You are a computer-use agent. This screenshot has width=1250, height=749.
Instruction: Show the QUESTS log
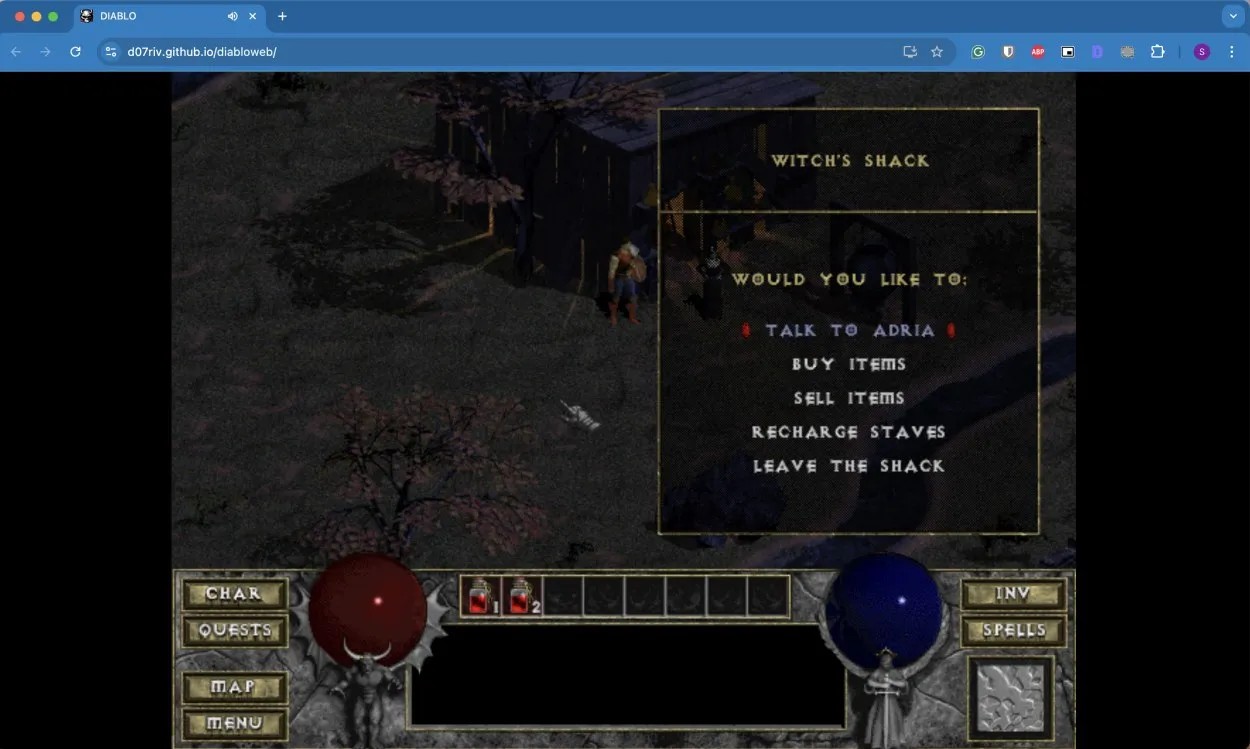(x=234, y=631)
